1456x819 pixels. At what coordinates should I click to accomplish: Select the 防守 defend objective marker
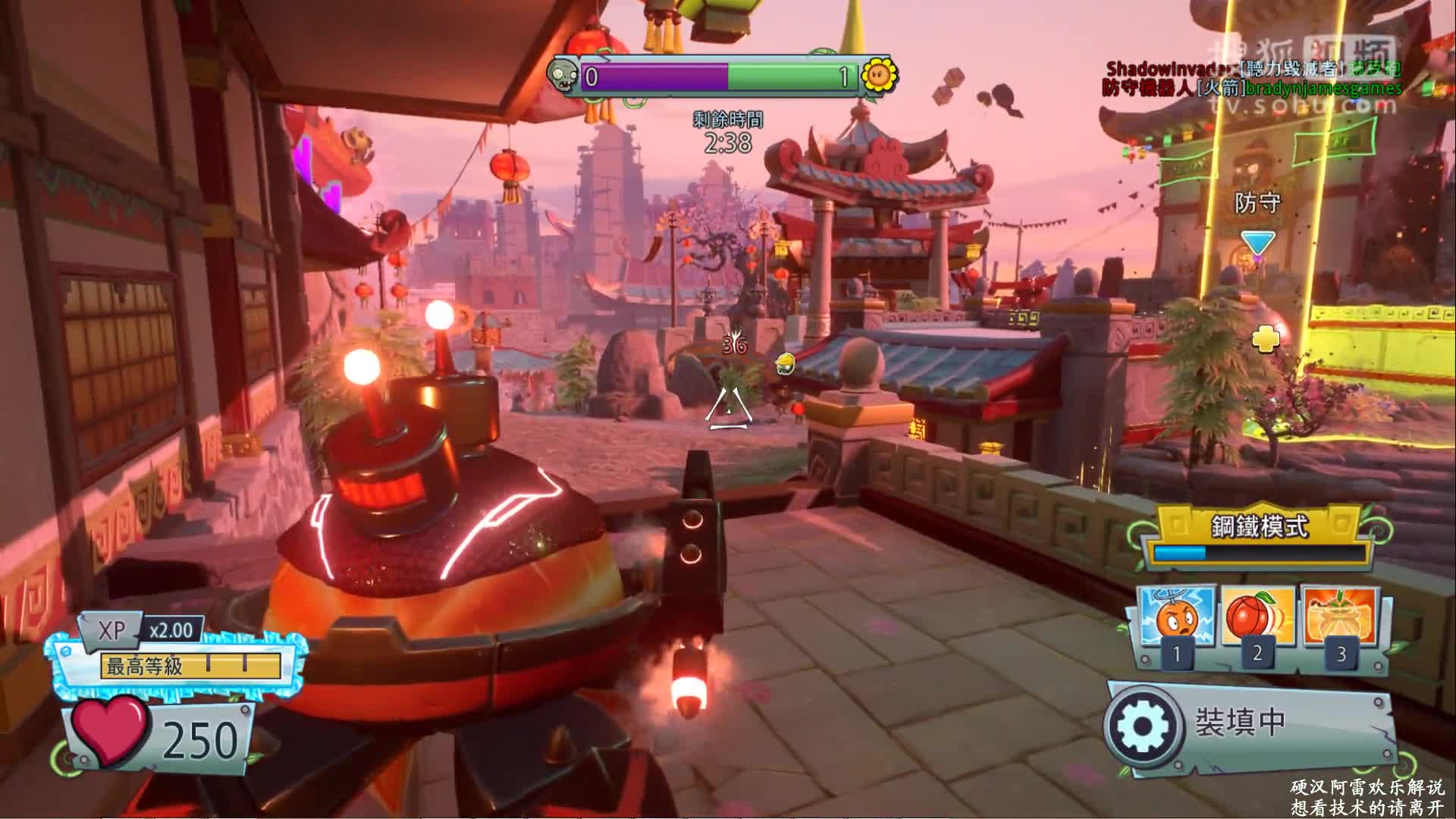pos(1257,243)
